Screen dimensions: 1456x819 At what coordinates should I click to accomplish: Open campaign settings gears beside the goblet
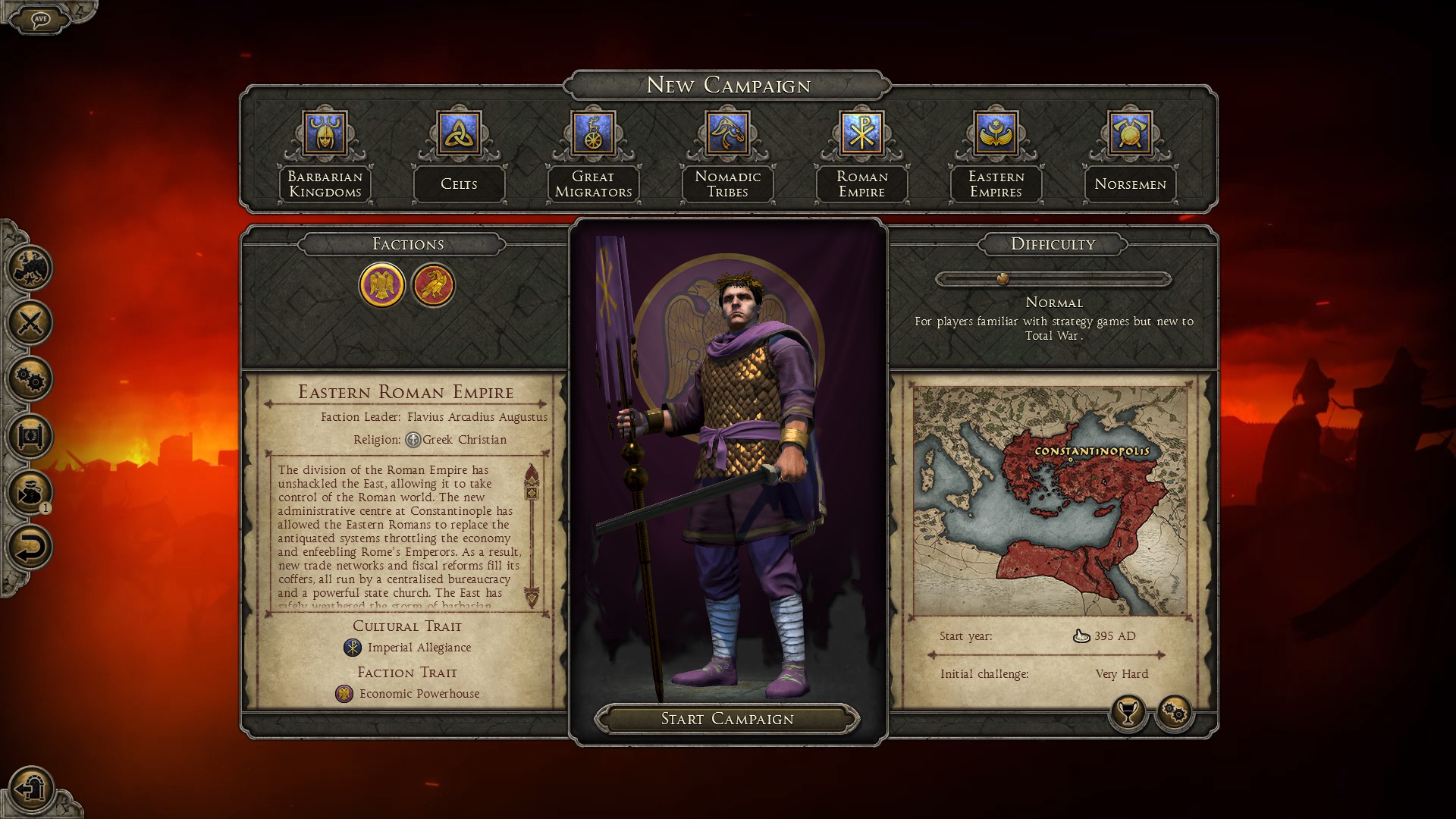[1175, 713]
